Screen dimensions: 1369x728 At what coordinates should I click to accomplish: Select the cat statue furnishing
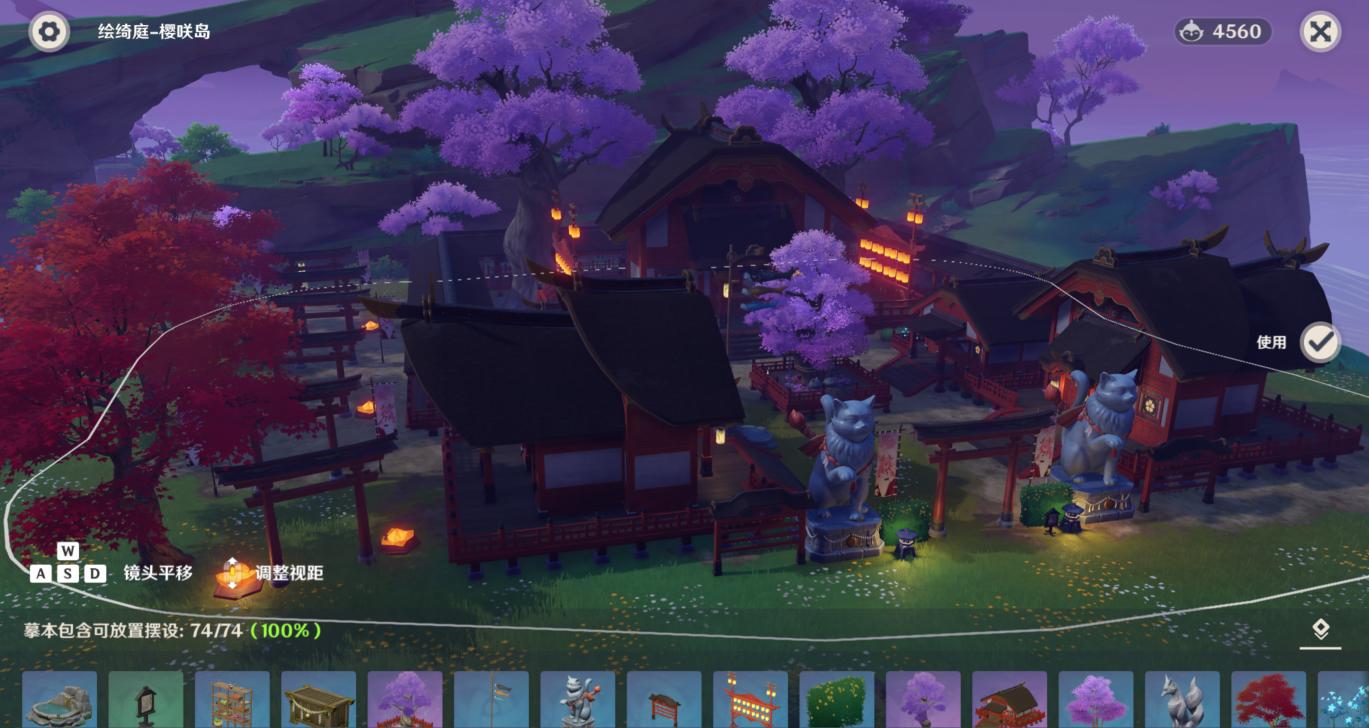[x=577, y=700]
